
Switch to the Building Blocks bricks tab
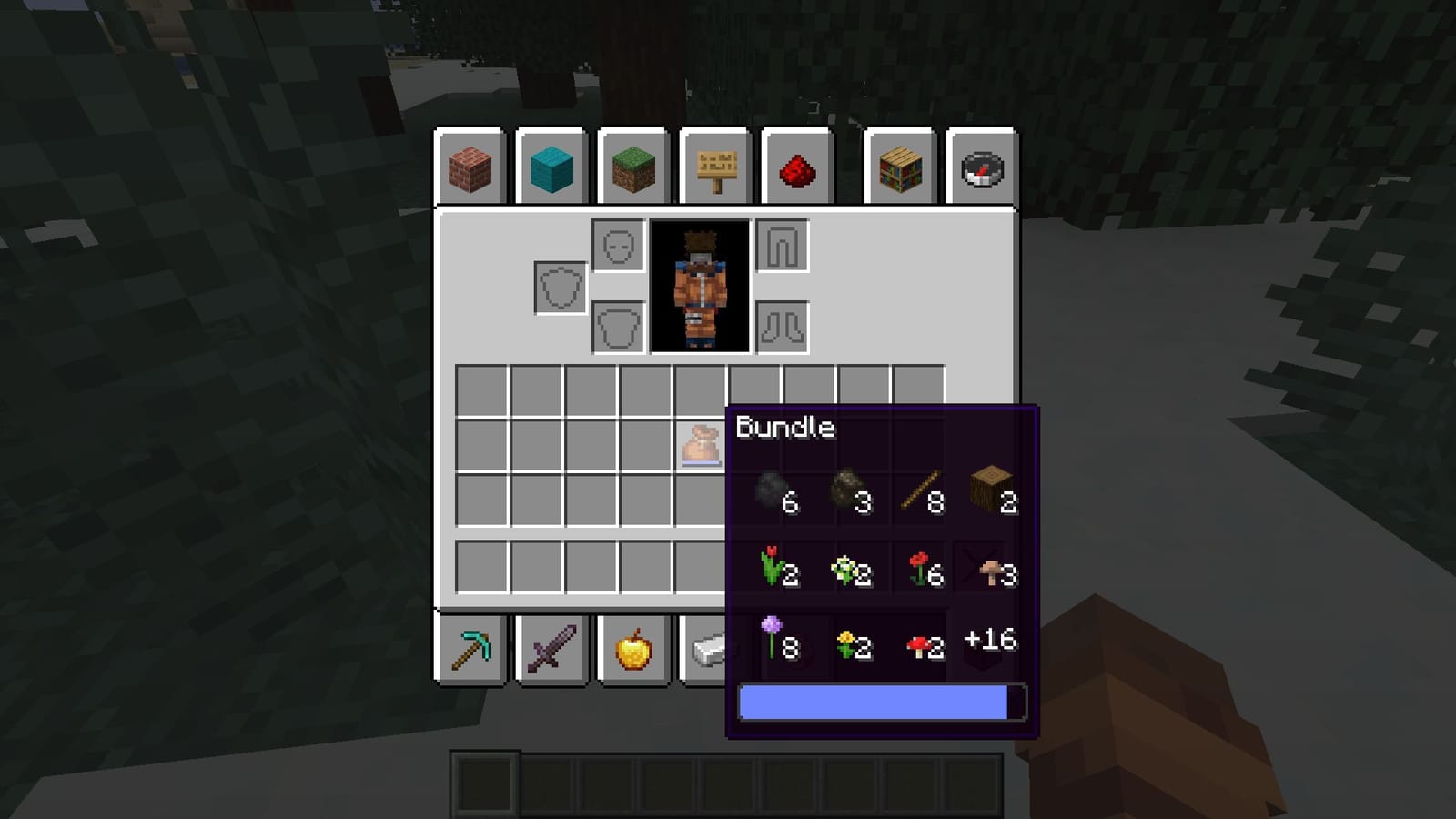click(x=470, y=167)
